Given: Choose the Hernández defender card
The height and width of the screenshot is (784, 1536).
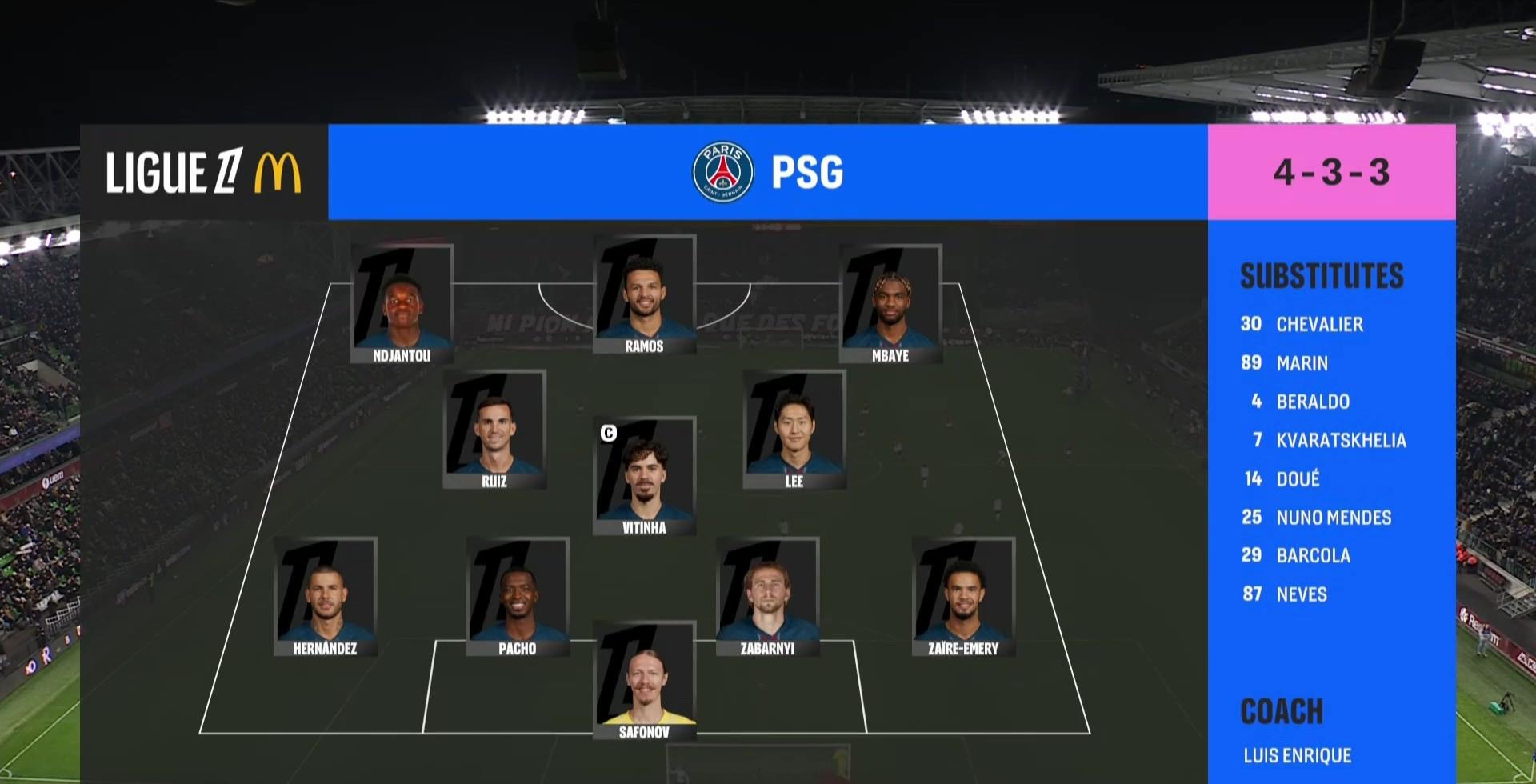Looking at the screenshot, I should click(x=325, y=597).
